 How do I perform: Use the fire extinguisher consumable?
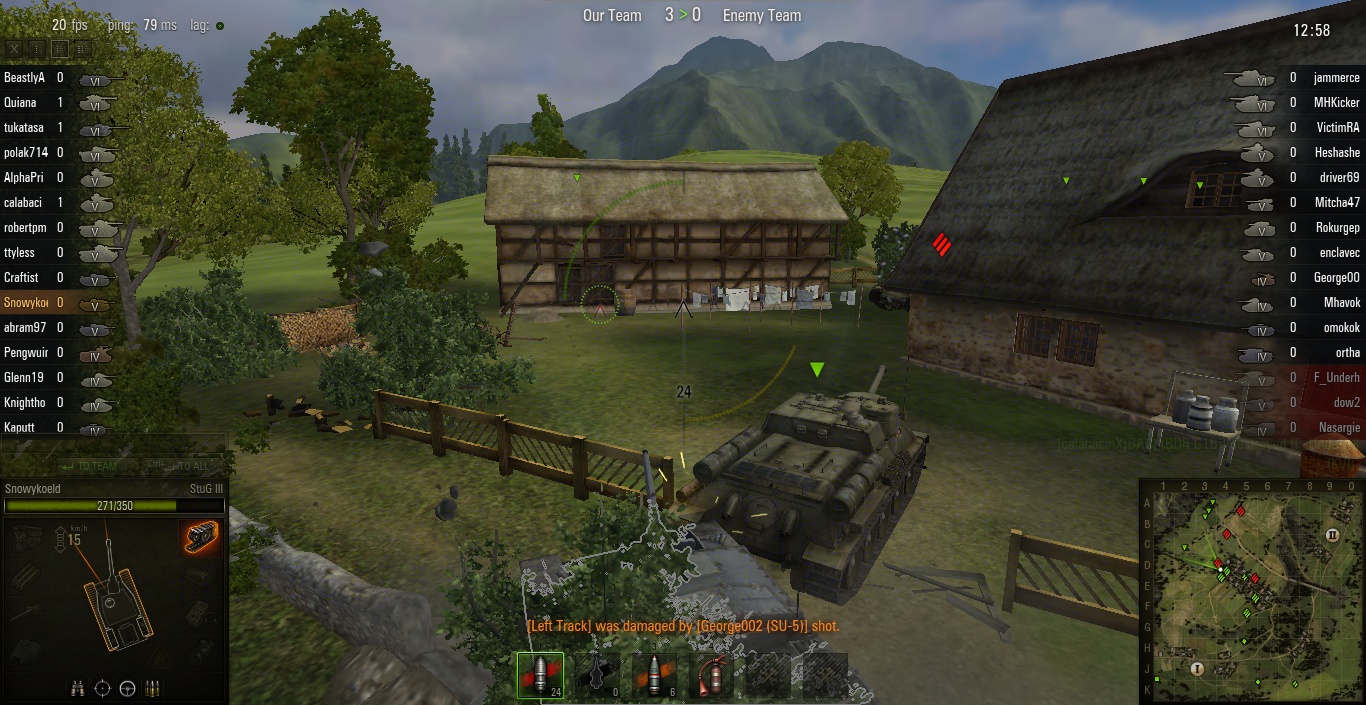711,675
